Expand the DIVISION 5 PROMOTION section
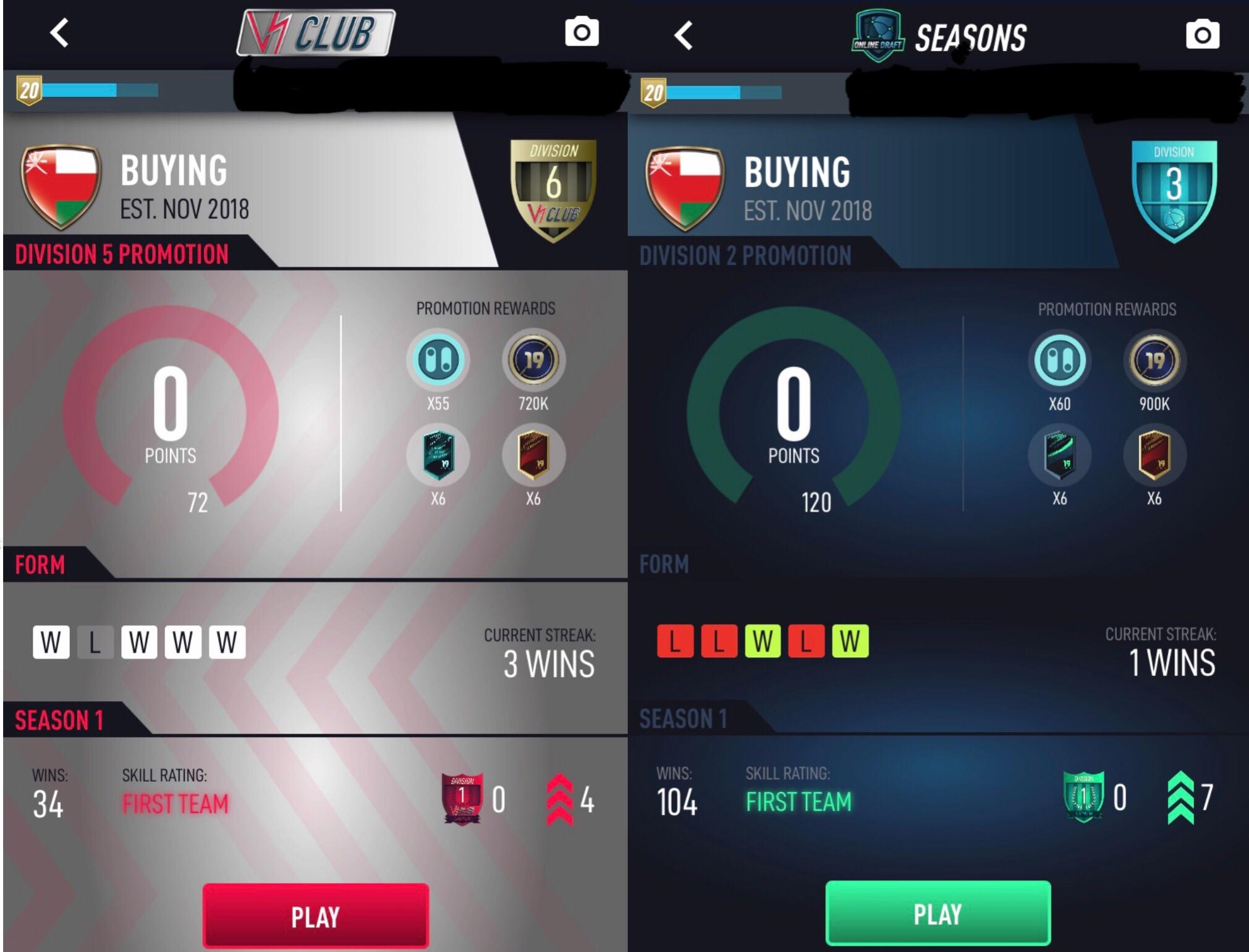This screenshot has height=952, width=1249. click(x=121, y=255)
